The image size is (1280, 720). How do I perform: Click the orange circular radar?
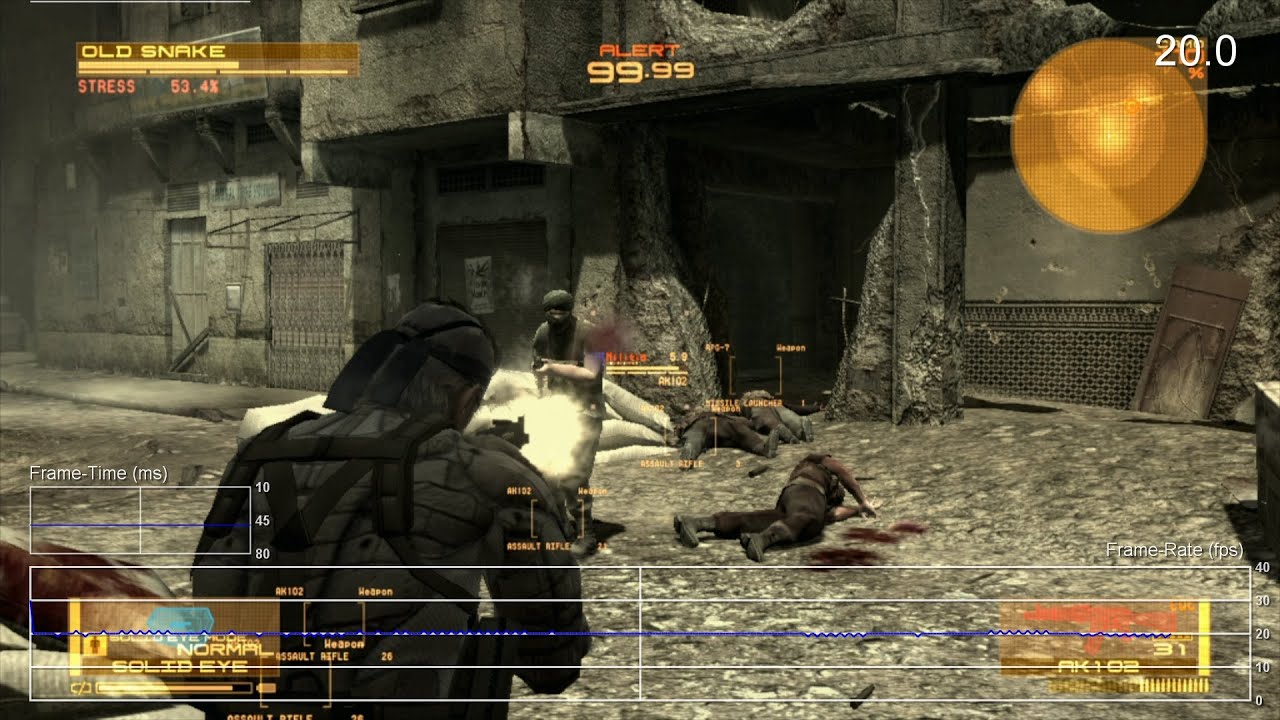pyautogui.click(x=1108, y=135)
